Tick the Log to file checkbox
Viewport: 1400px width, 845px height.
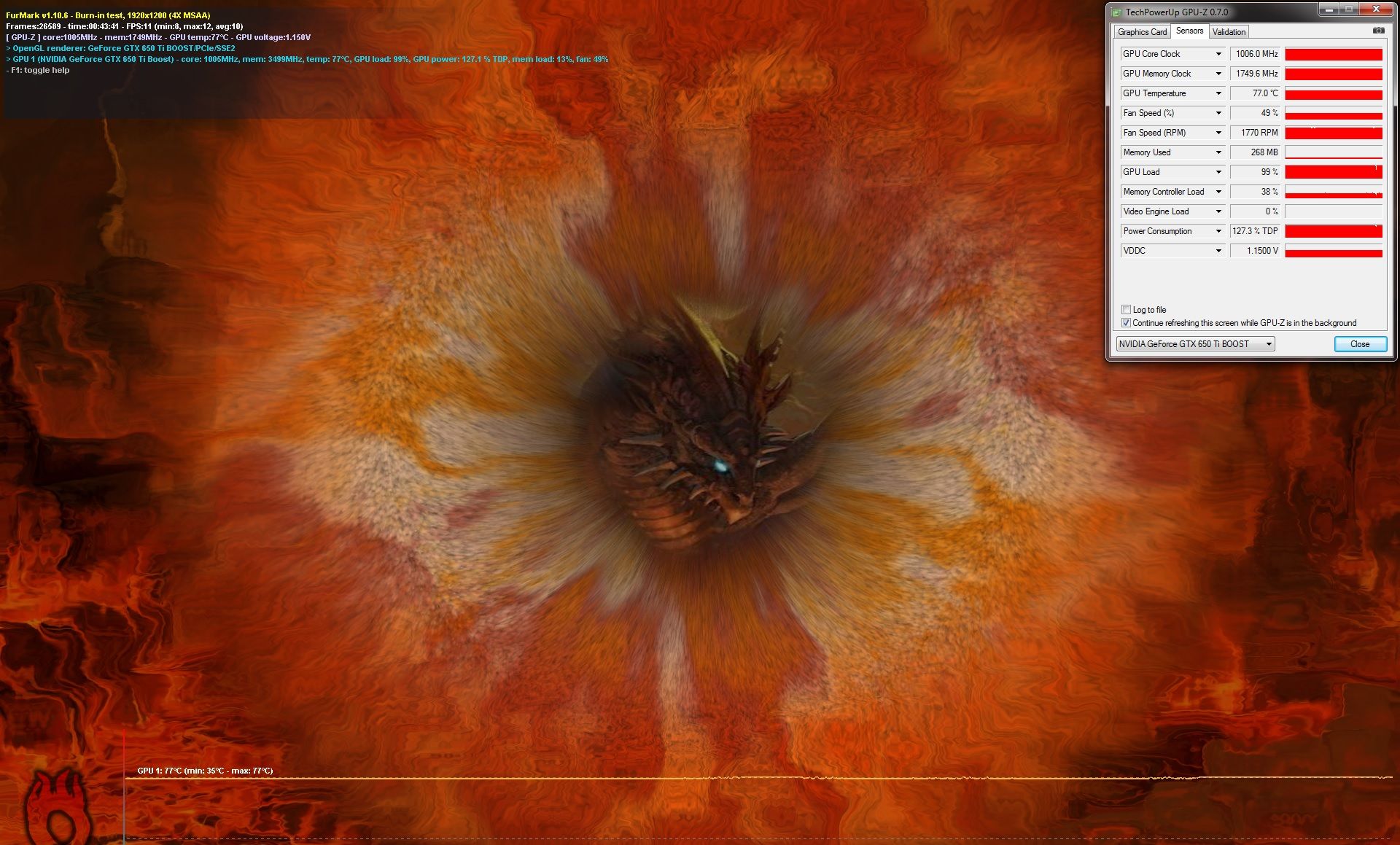point(1127,310)
